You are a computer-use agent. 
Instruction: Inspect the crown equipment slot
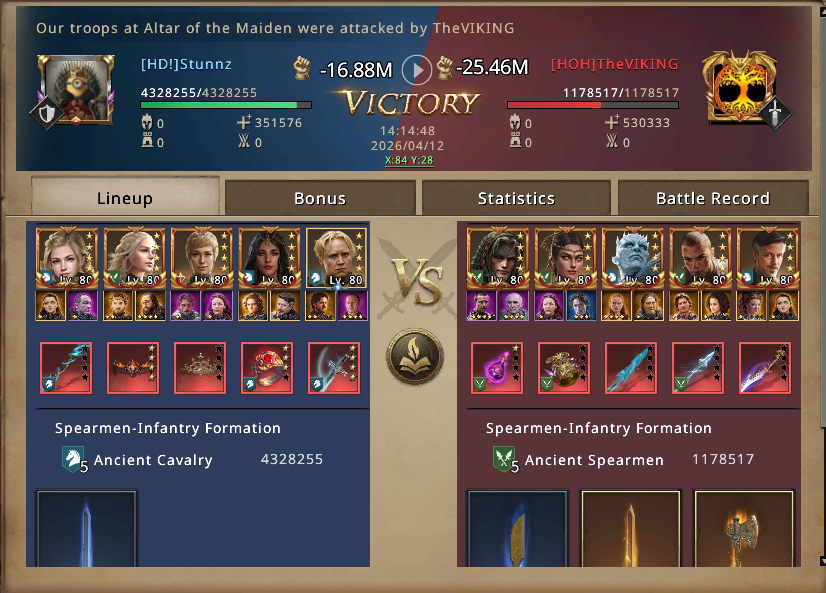pos(200,367)
